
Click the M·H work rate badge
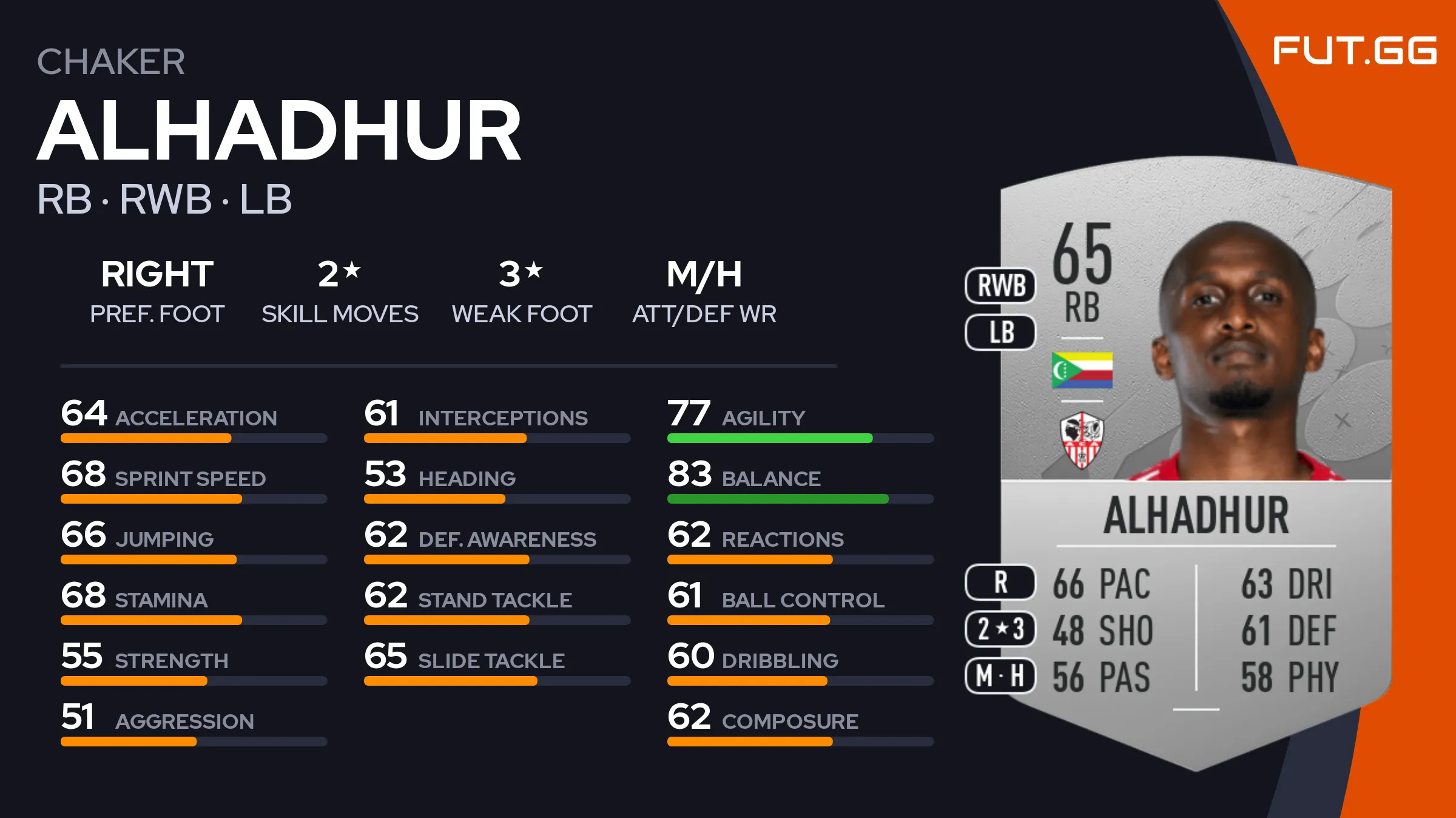[x=1000, y=675]
